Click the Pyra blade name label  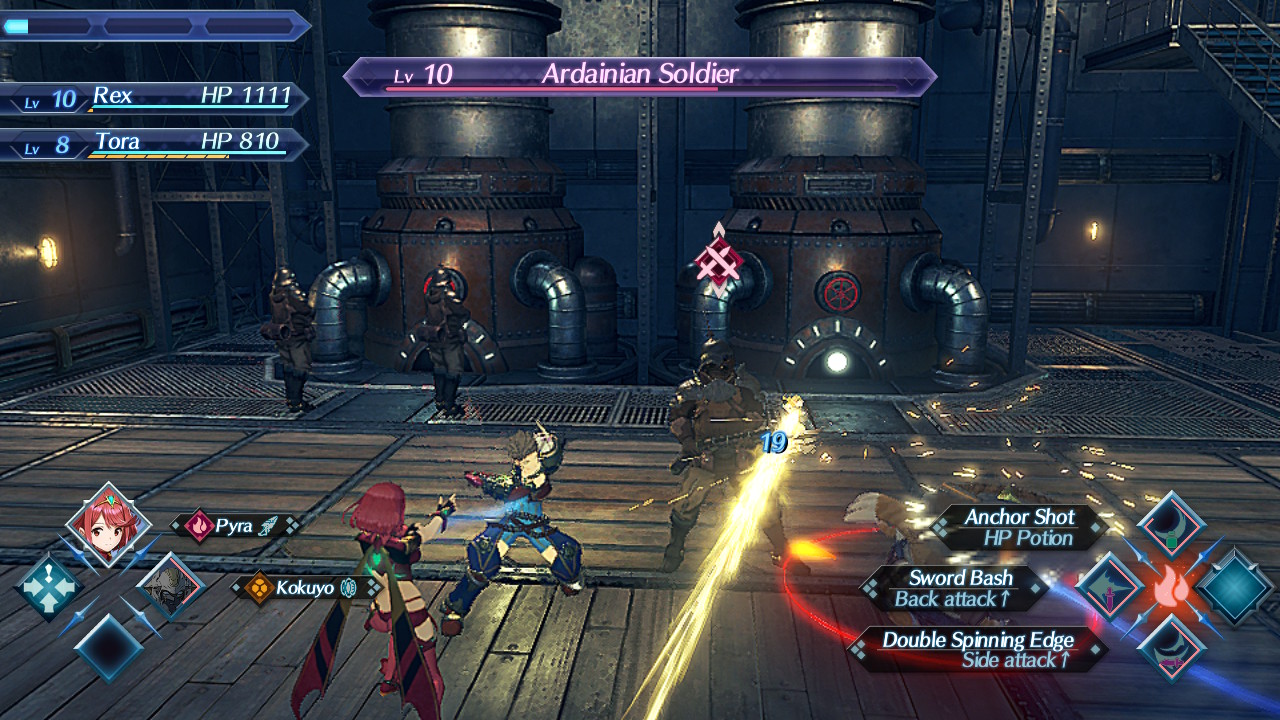pyautogui.click(x=236, y=525)
